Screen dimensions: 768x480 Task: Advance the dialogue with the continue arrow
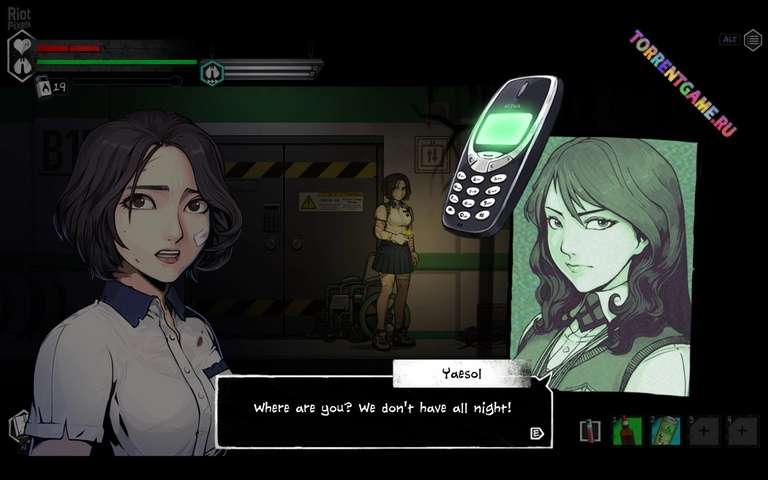(x=536, y=433)
